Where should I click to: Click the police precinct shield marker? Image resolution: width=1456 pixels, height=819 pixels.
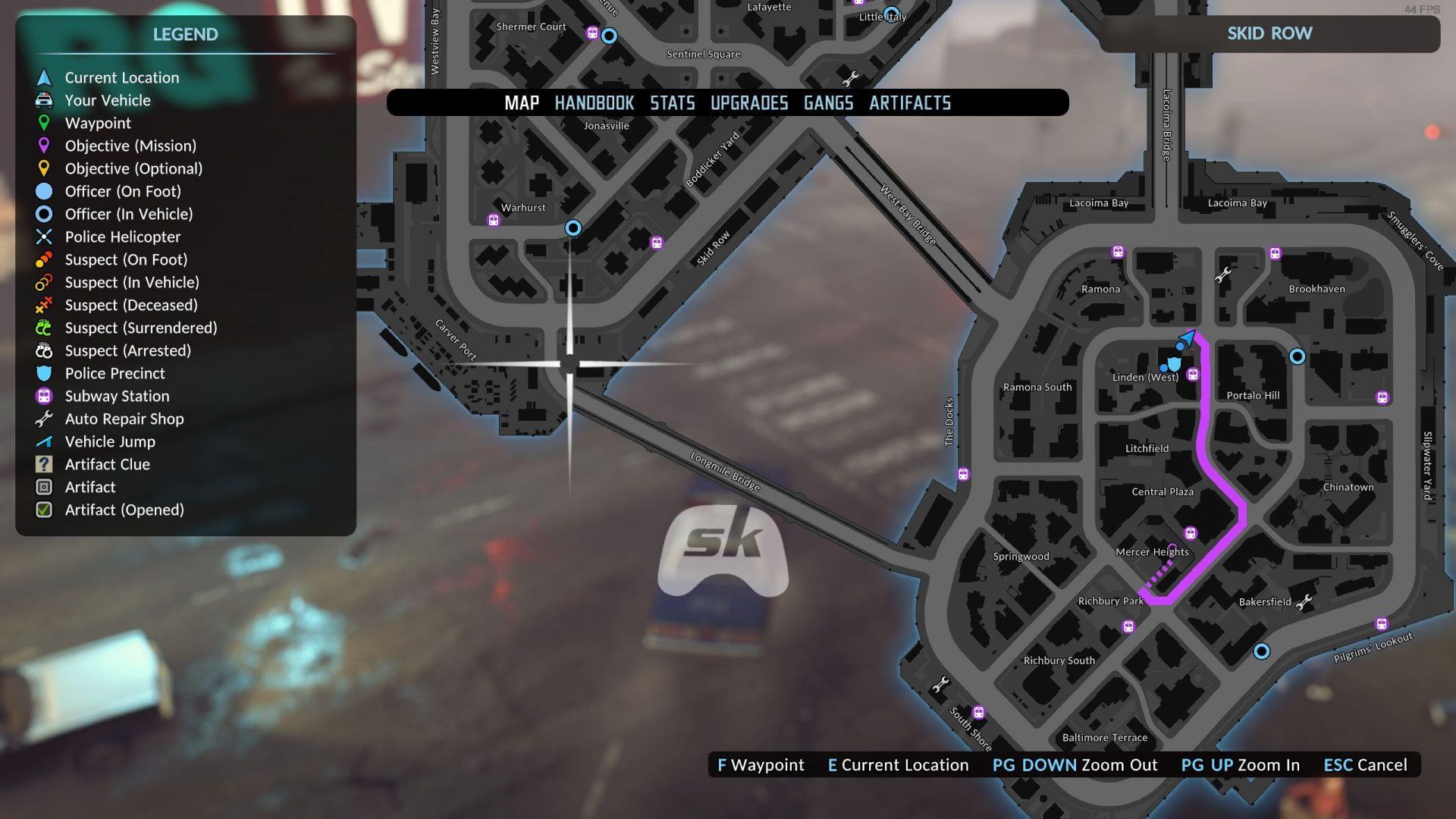click(1174, 365)
